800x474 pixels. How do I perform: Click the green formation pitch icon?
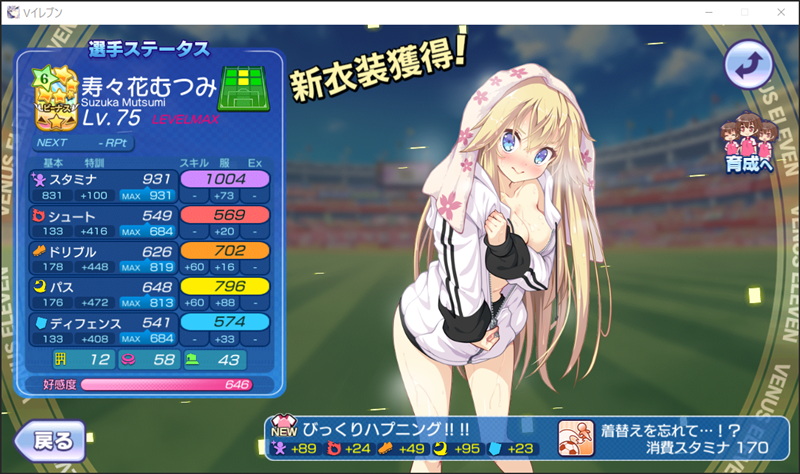point(244,88)
